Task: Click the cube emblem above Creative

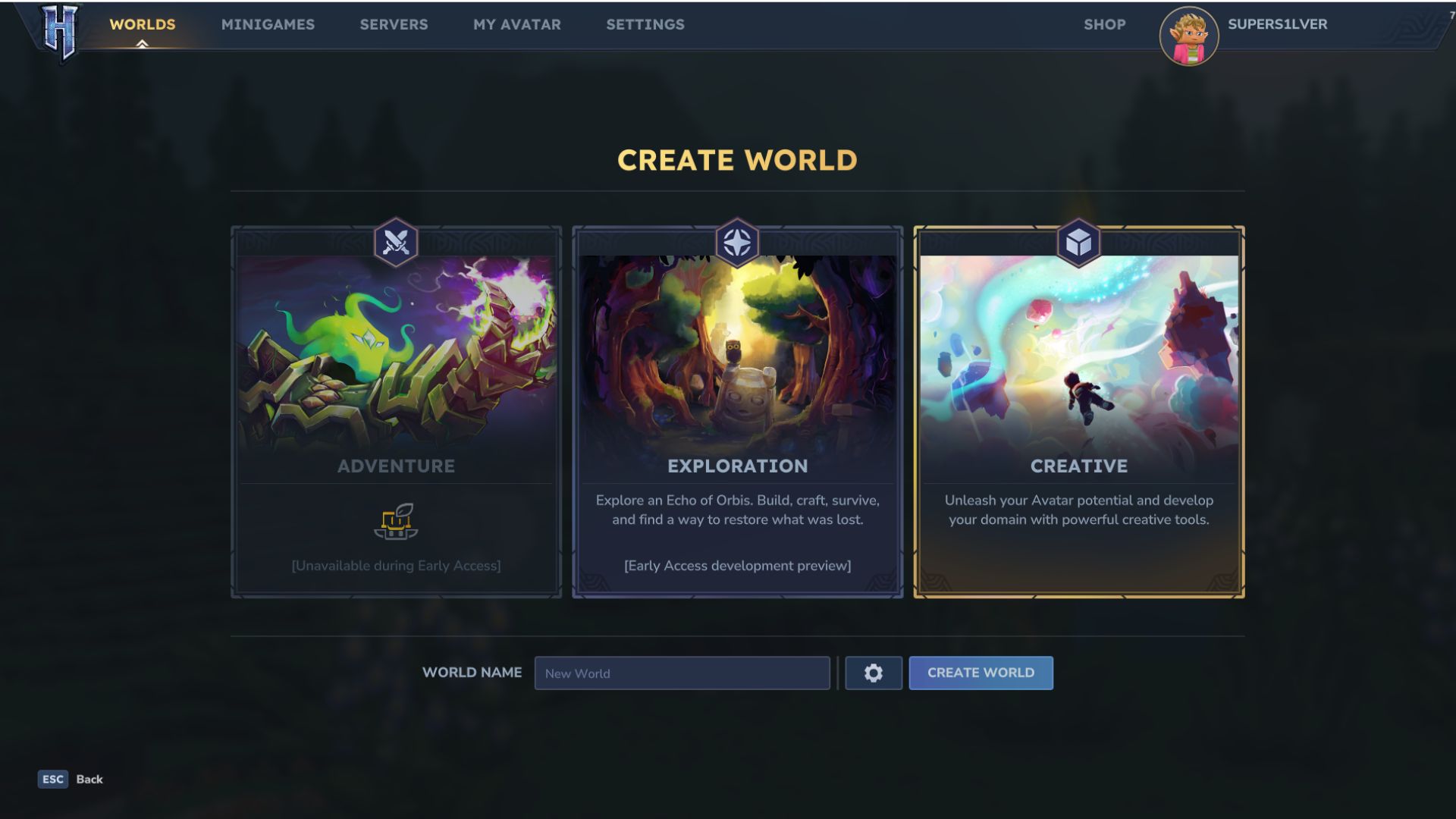Action: pyautogui.click(x=1078, y=241)
